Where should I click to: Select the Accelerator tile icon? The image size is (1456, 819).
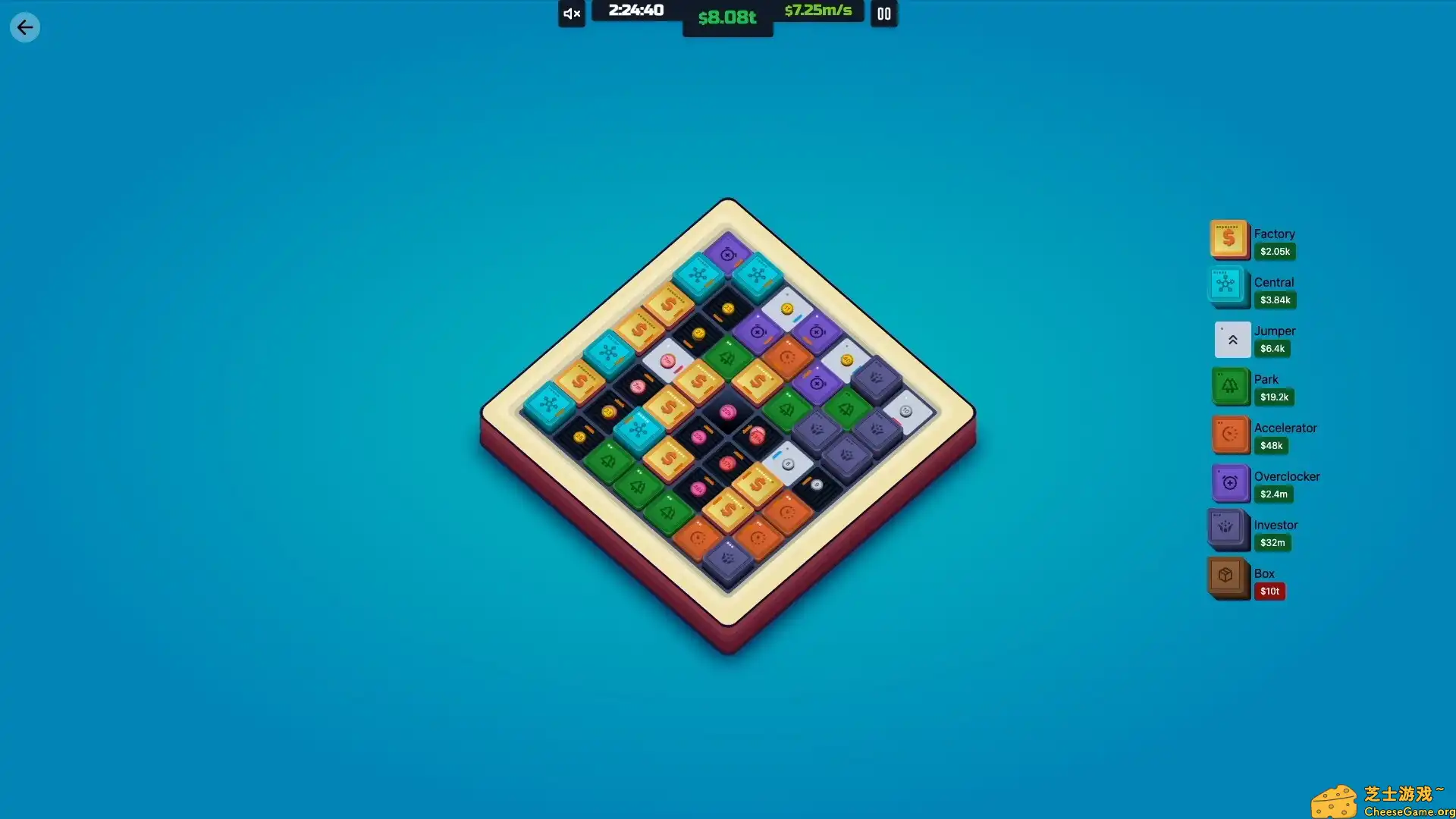click(x=1232, y=435)
